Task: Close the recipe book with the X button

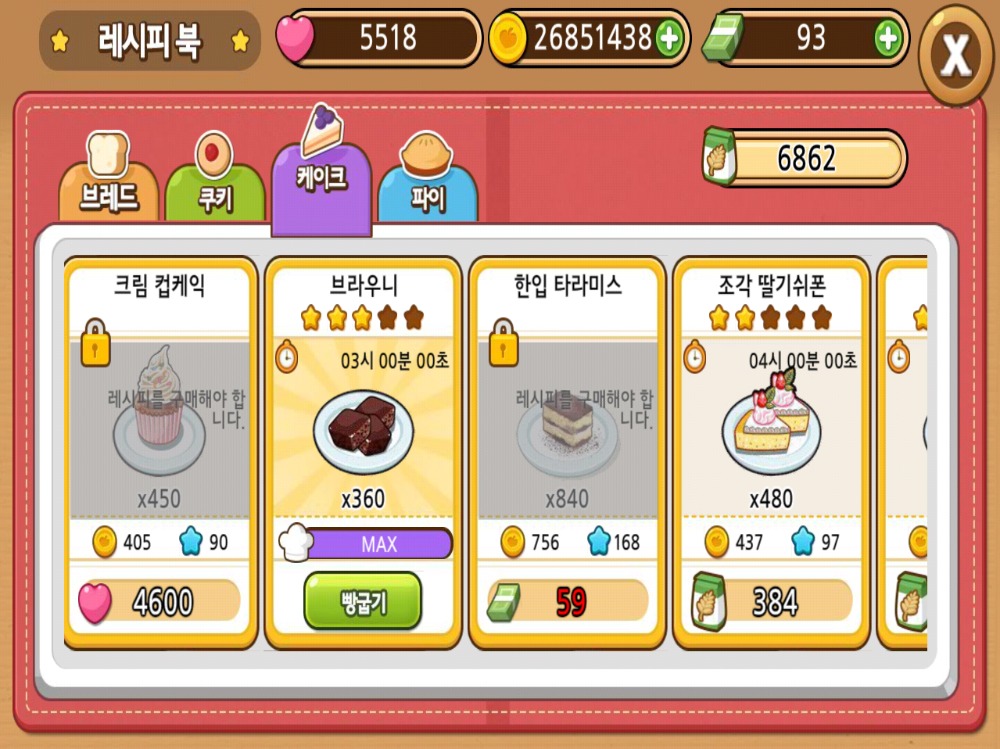Action: 956,55
